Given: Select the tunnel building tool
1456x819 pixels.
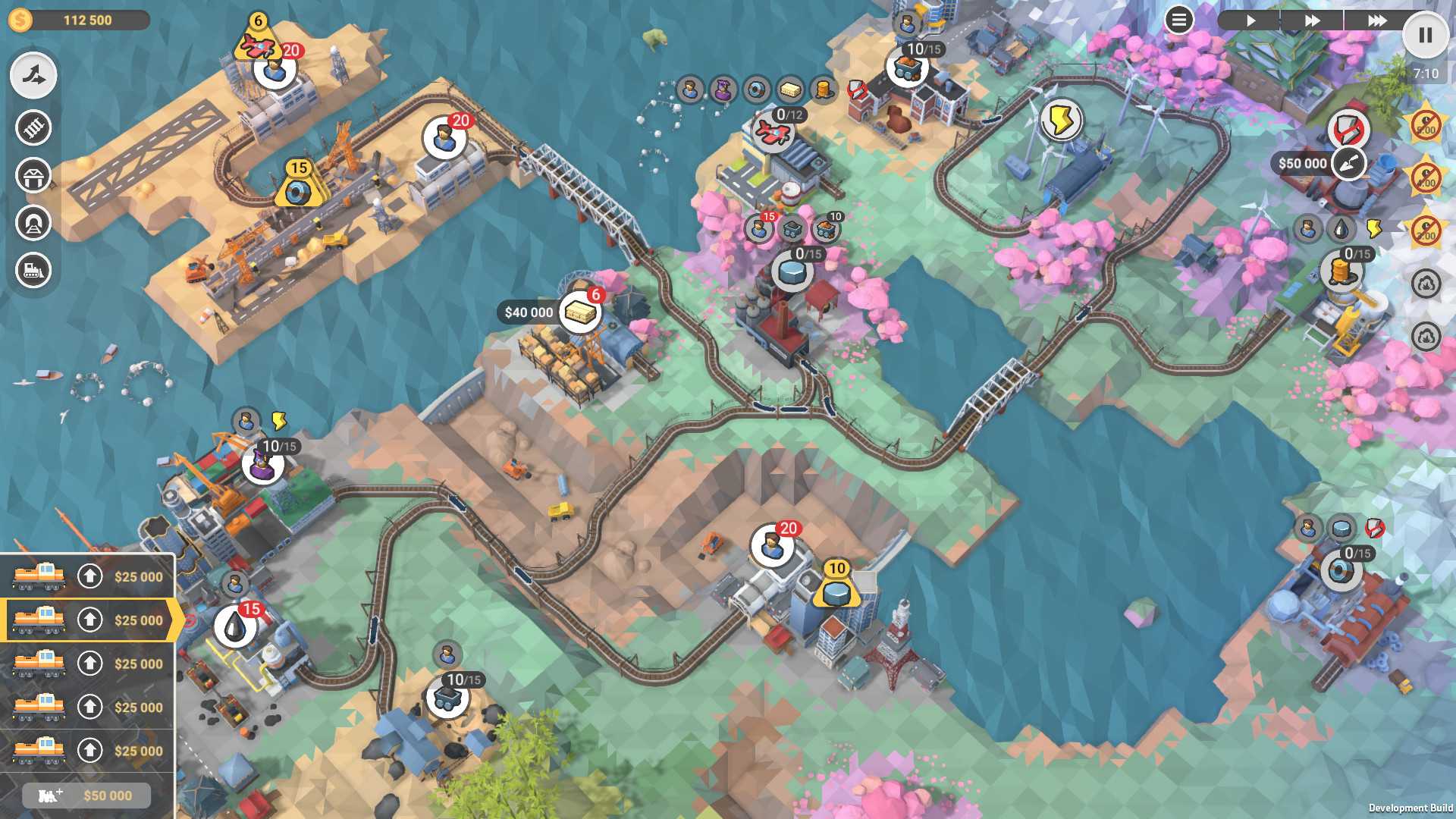Looking at the screenshot, I should click(x=33, y=223).
